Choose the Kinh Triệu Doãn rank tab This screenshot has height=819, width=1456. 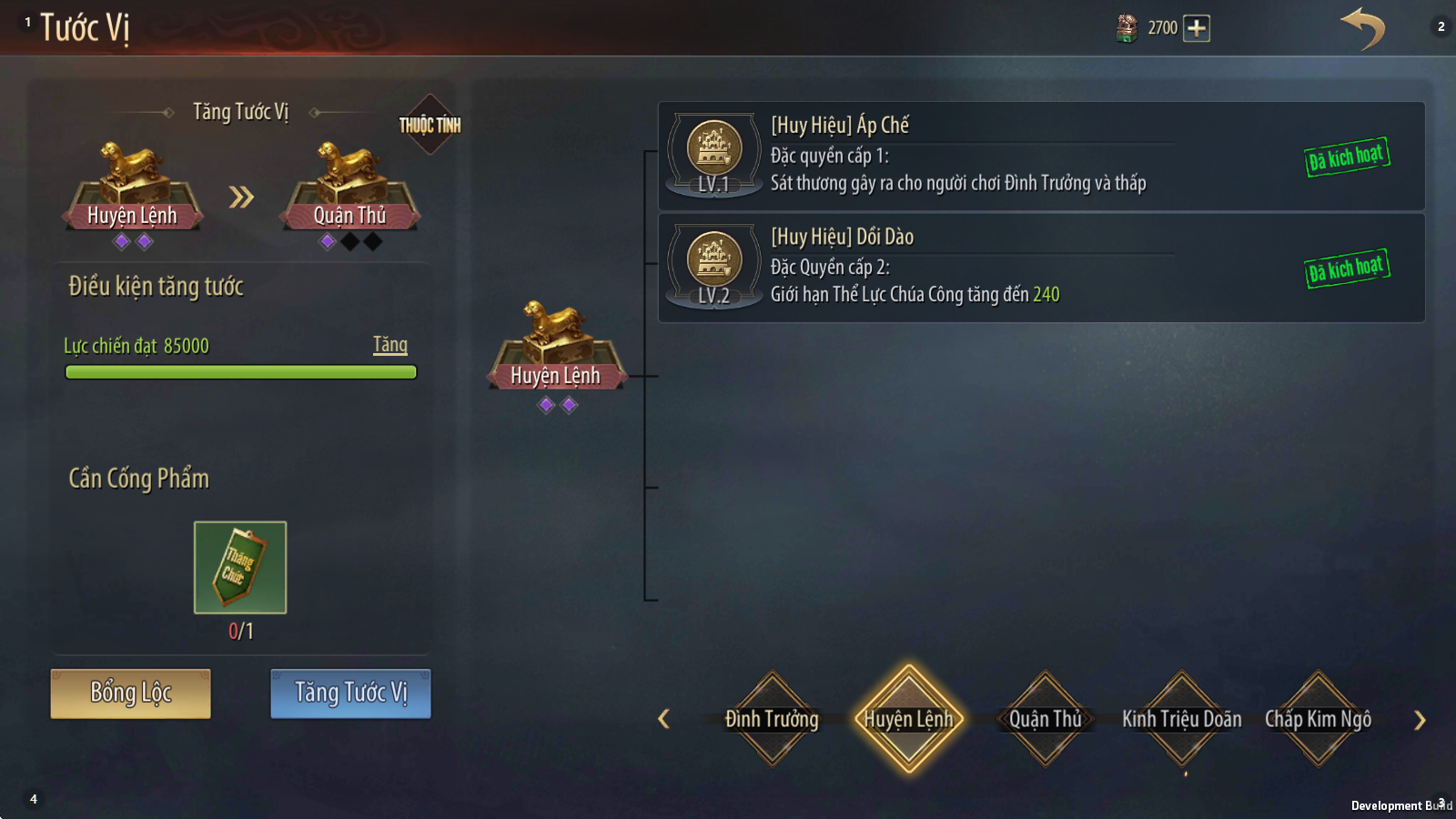pyautogui.click(x=1181, y=719)
